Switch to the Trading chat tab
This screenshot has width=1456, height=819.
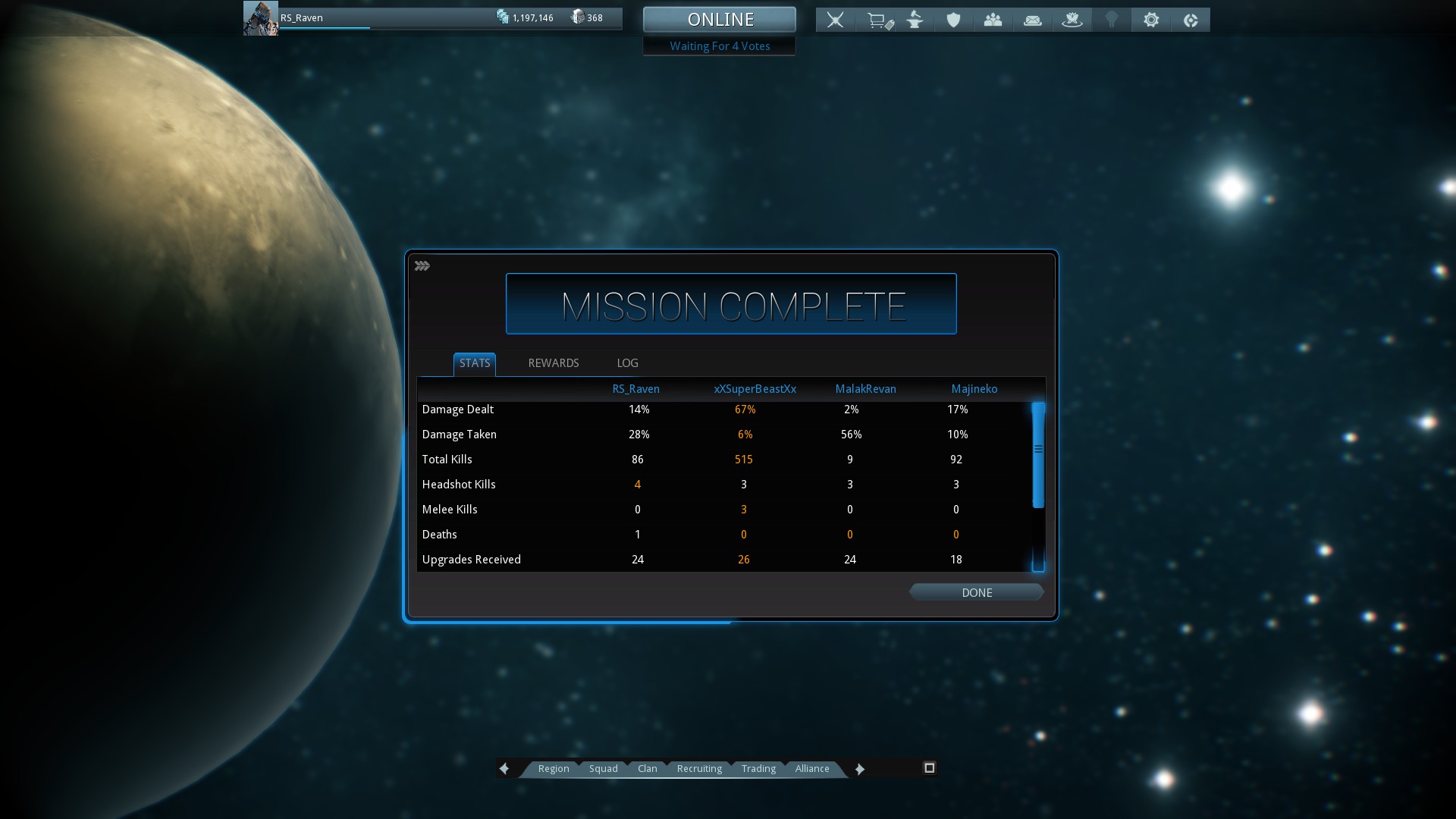[x=758, y=769]
